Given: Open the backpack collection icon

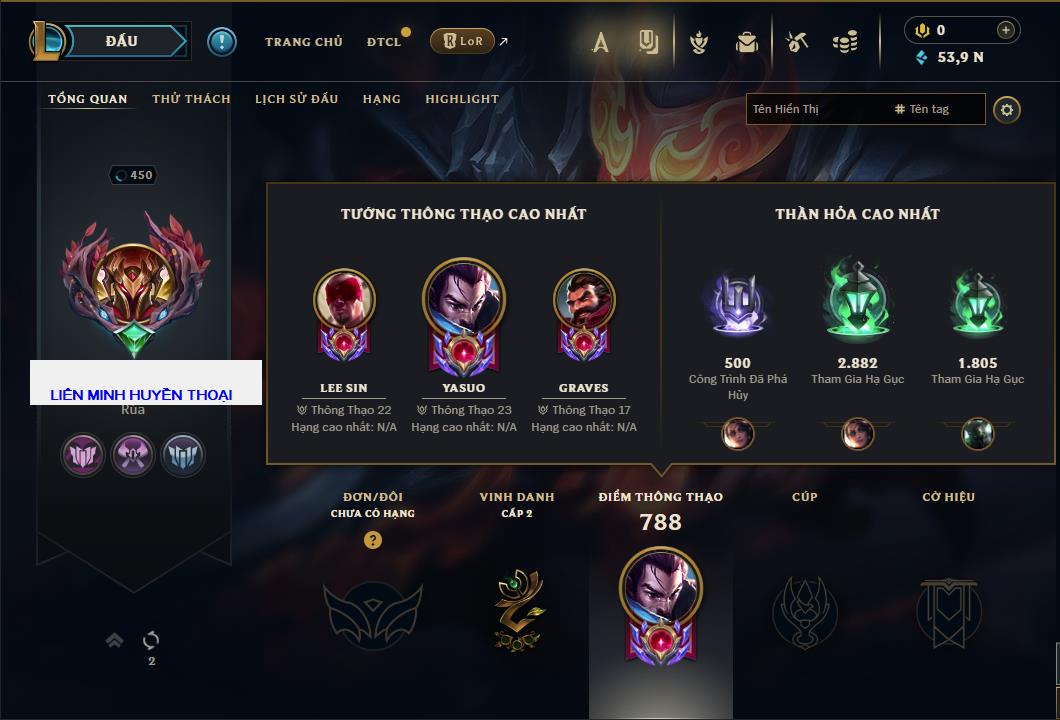Looking at the screenshot, I should [746, 42].
